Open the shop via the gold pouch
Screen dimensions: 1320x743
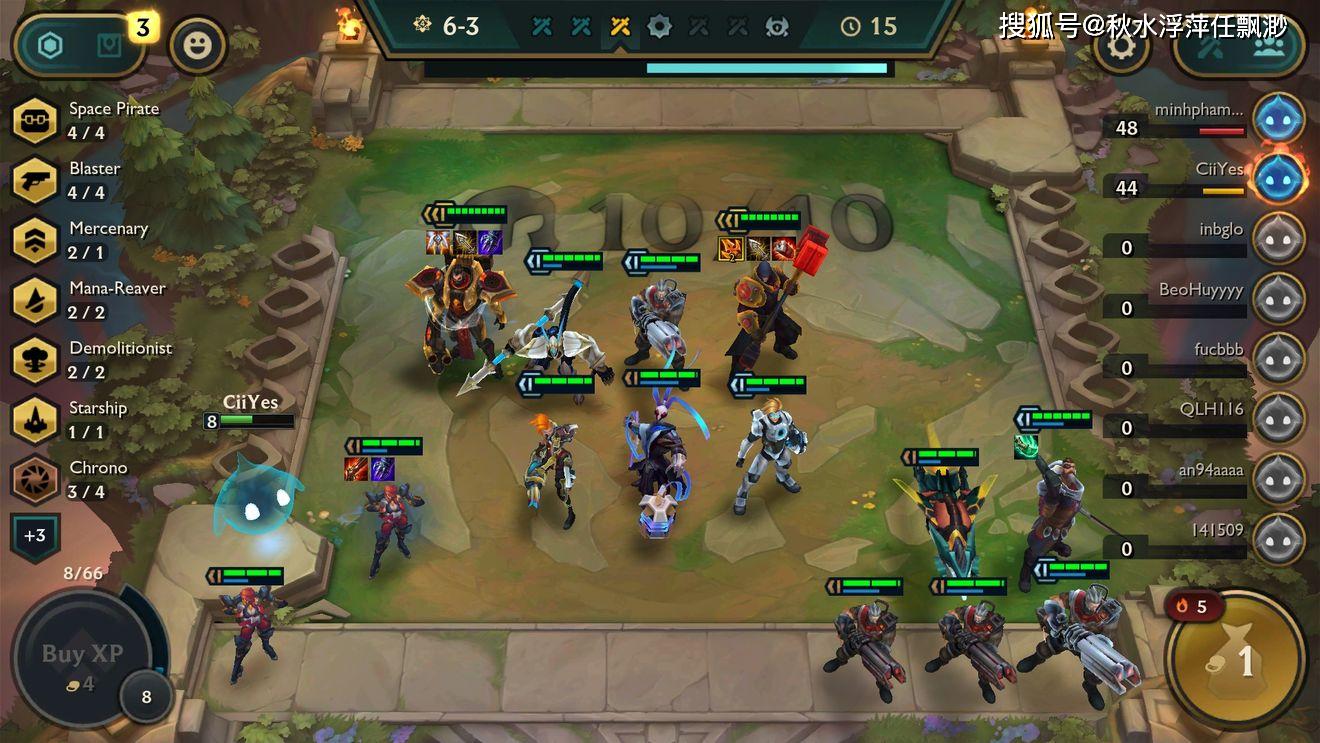[1237, 661]
